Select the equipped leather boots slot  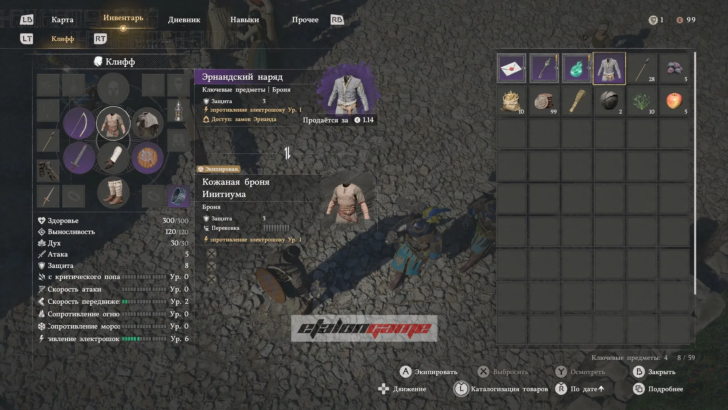tap(113, 191)
